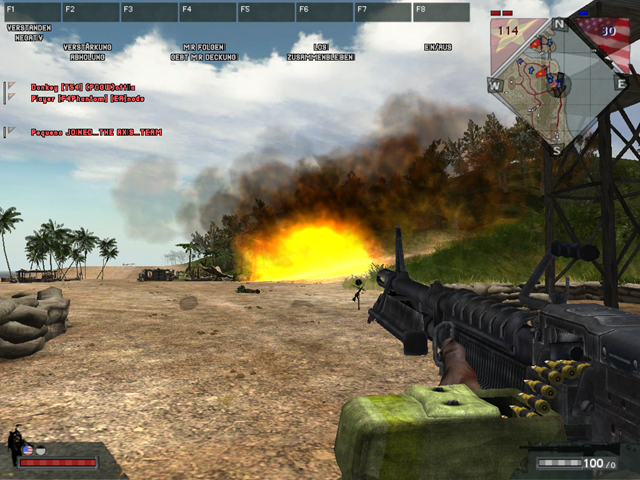This screenshot has width=640, height=480.
Task: Call for VERSTÄRKUNG over radio
Action: pyautogui.click(x=87, y=47)
